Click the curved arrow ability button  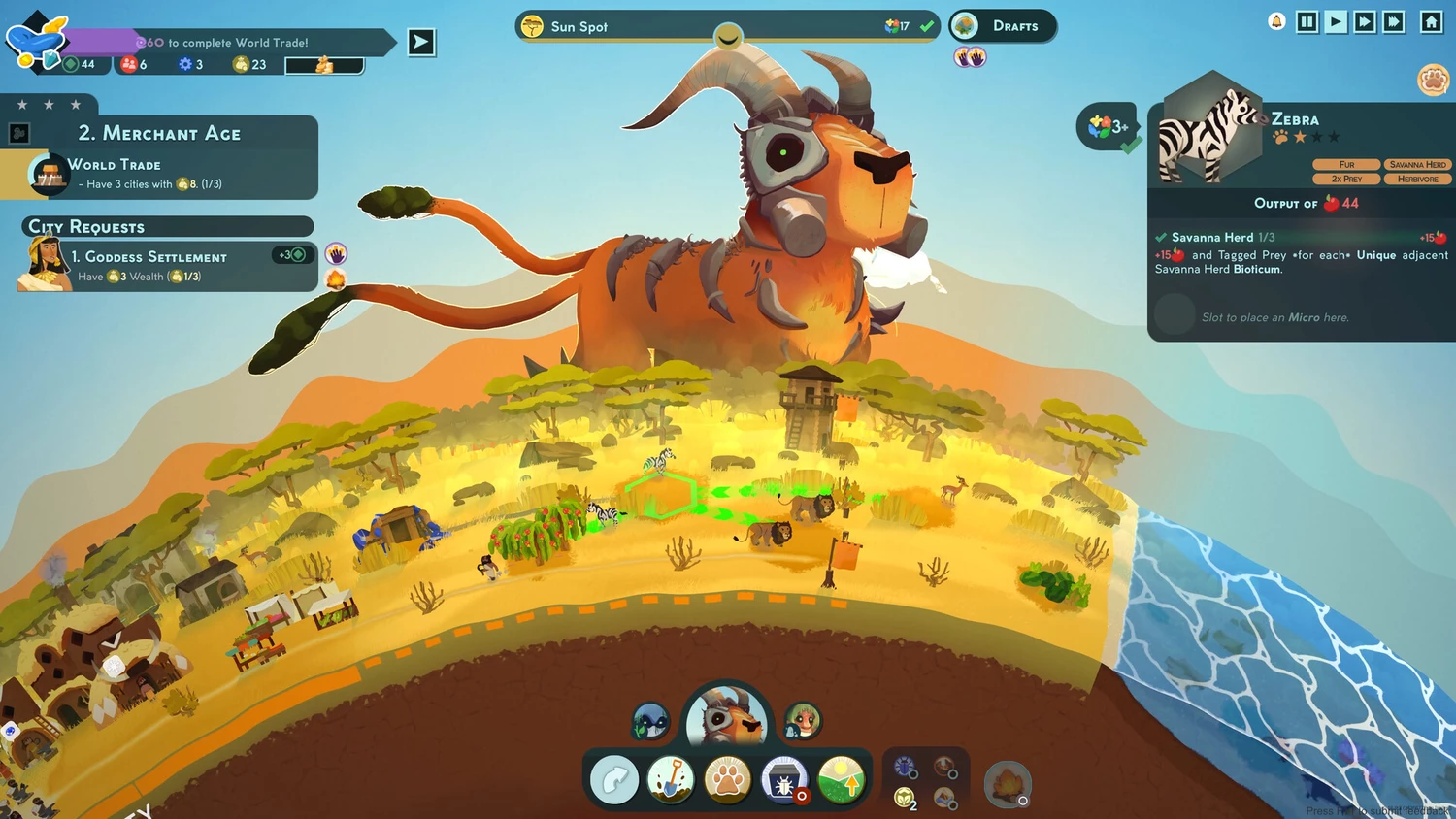pos(614,779)
